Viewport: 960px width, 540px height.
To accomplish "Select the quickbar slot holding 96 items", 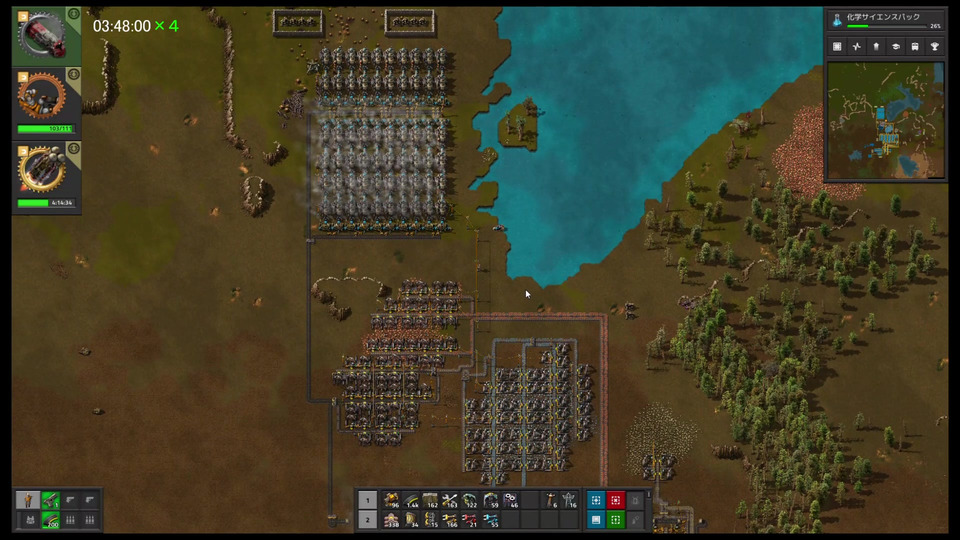I will click(391, 500).
